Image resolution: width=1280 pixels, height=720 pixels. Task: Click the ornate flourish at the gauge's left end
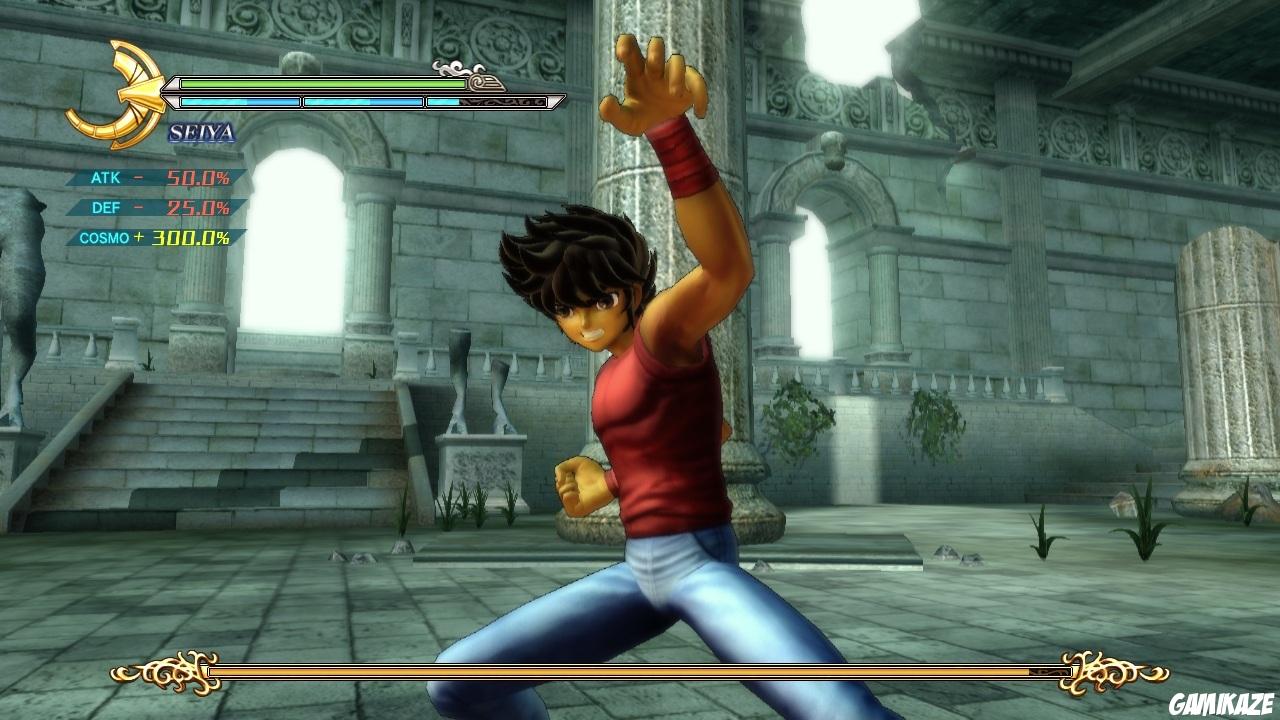170,672
